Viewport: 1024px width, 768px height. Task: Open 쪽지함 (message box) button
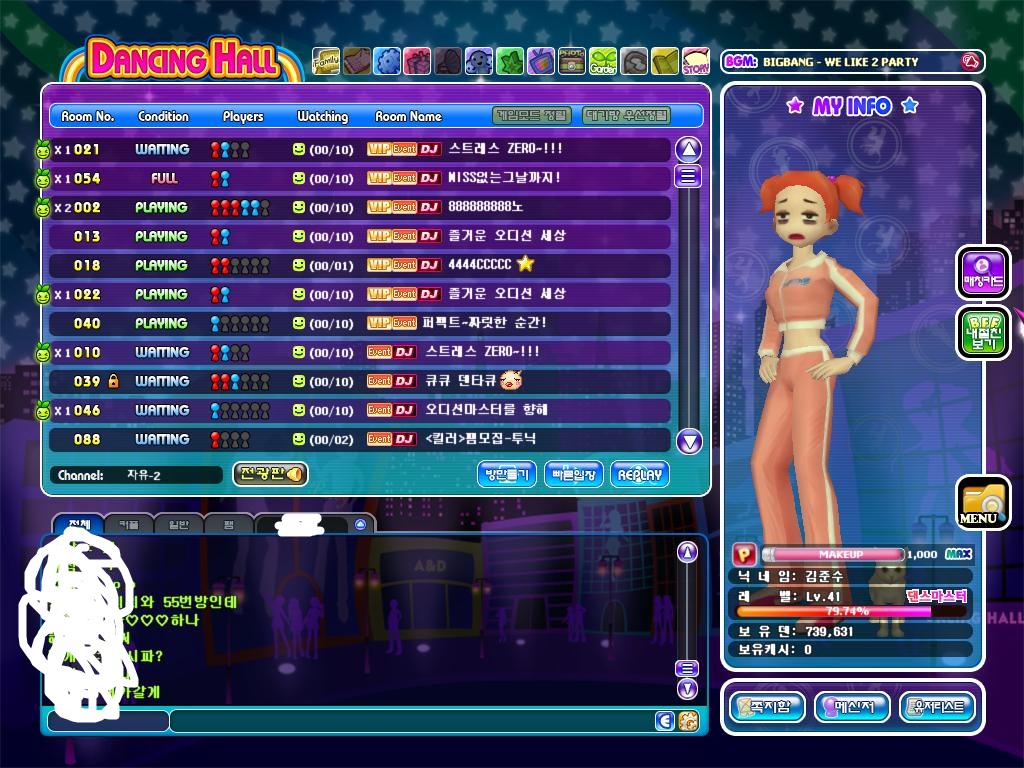pyautogui.click(x=767, y=708)
